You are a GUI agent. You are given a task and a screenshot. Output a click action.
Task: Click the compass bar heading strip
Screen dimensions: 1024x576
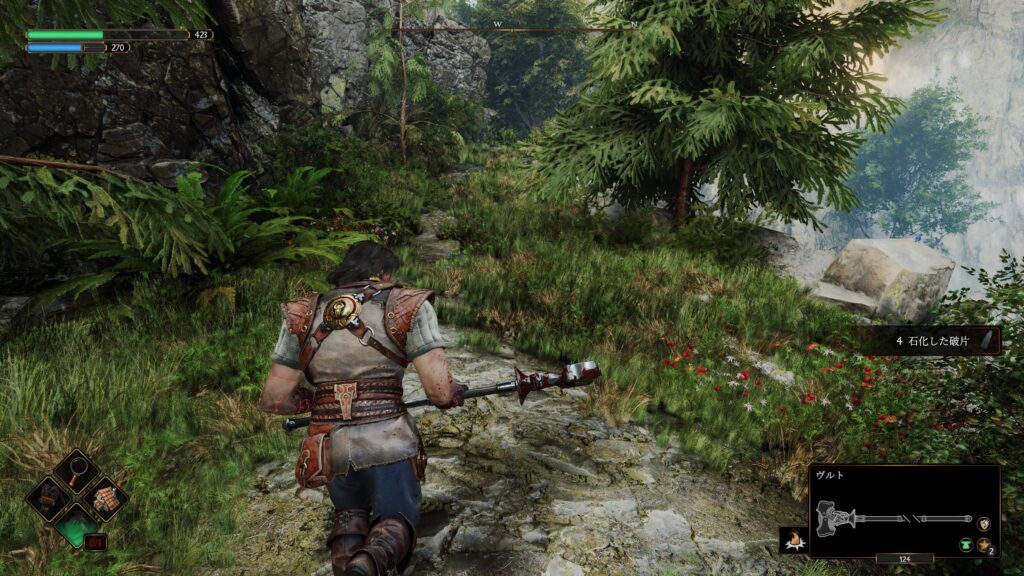[513, 29]
